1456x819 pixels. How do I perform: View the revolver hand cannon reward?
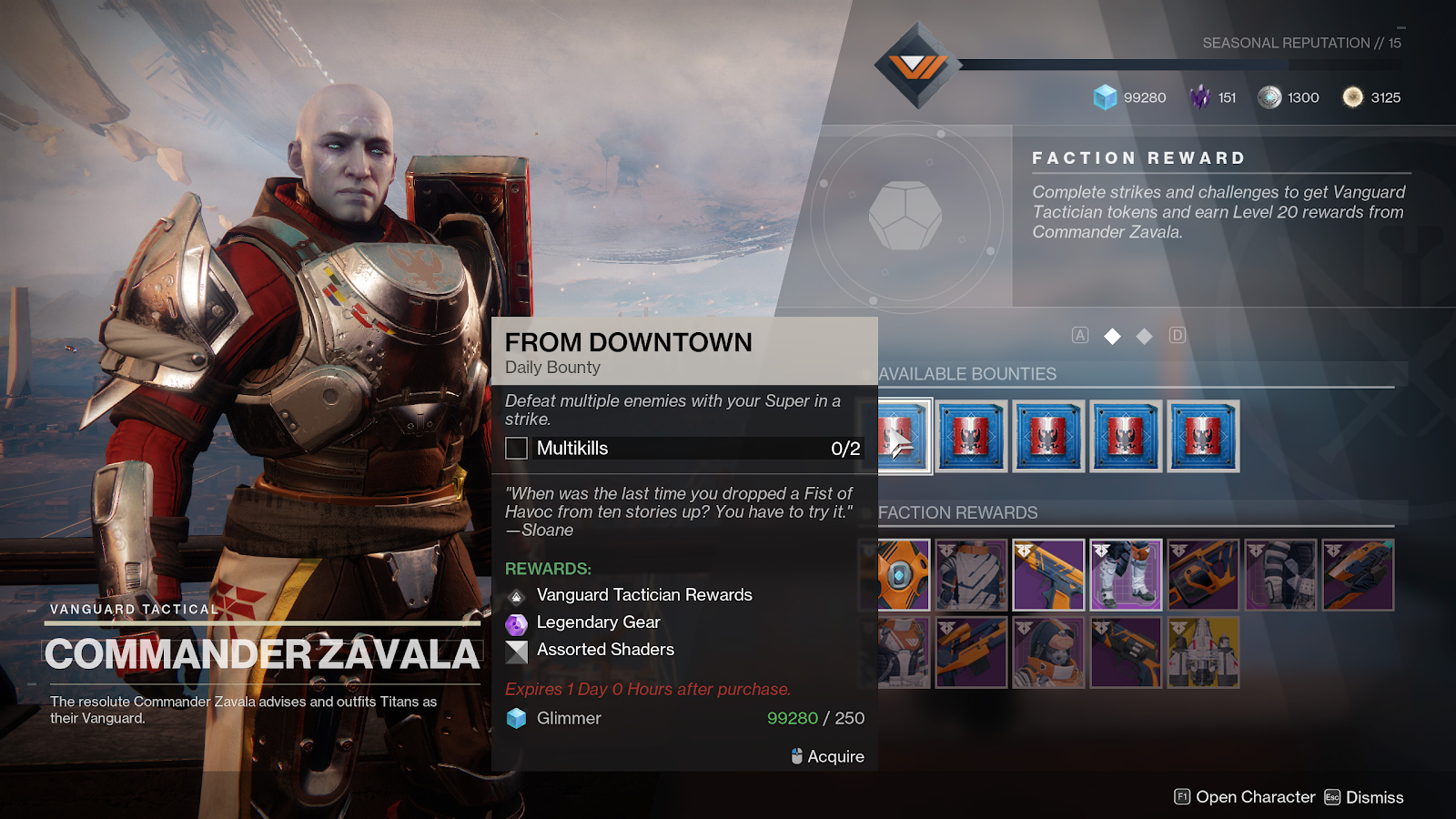1126,652
